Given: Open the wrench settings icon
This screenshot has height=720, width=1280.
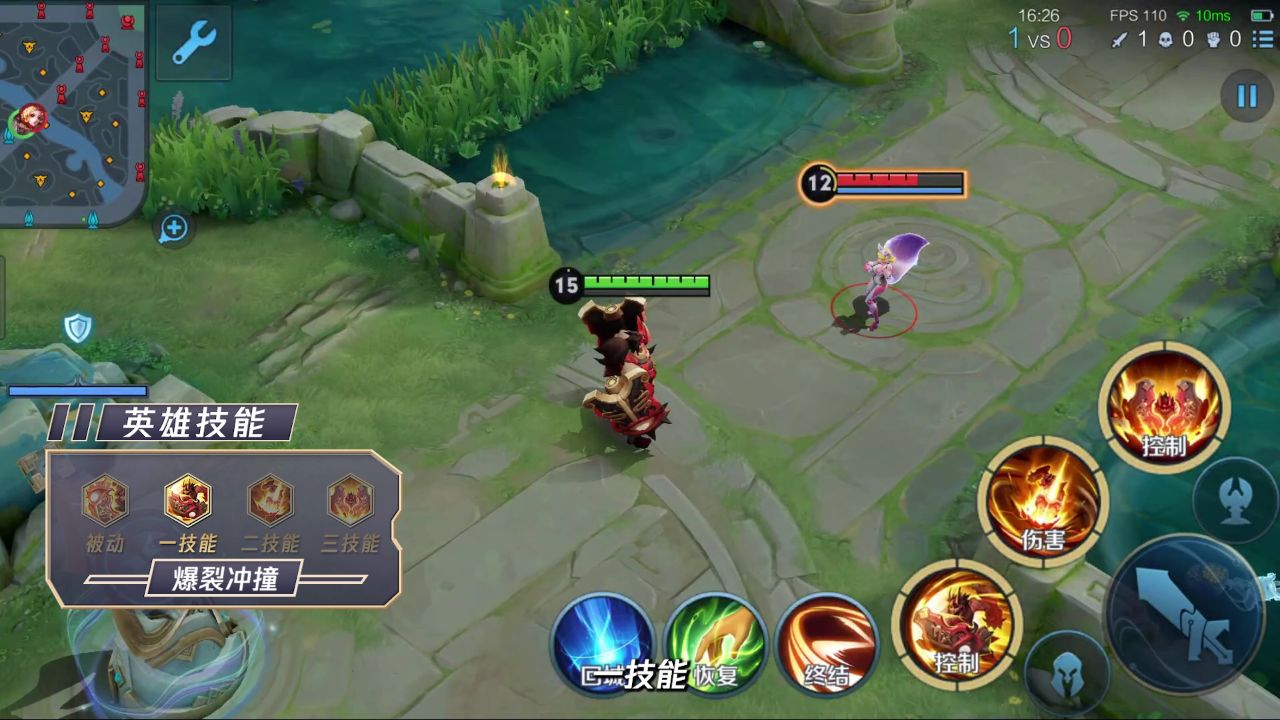Looking at the screenshot, I should coord(194,43).
